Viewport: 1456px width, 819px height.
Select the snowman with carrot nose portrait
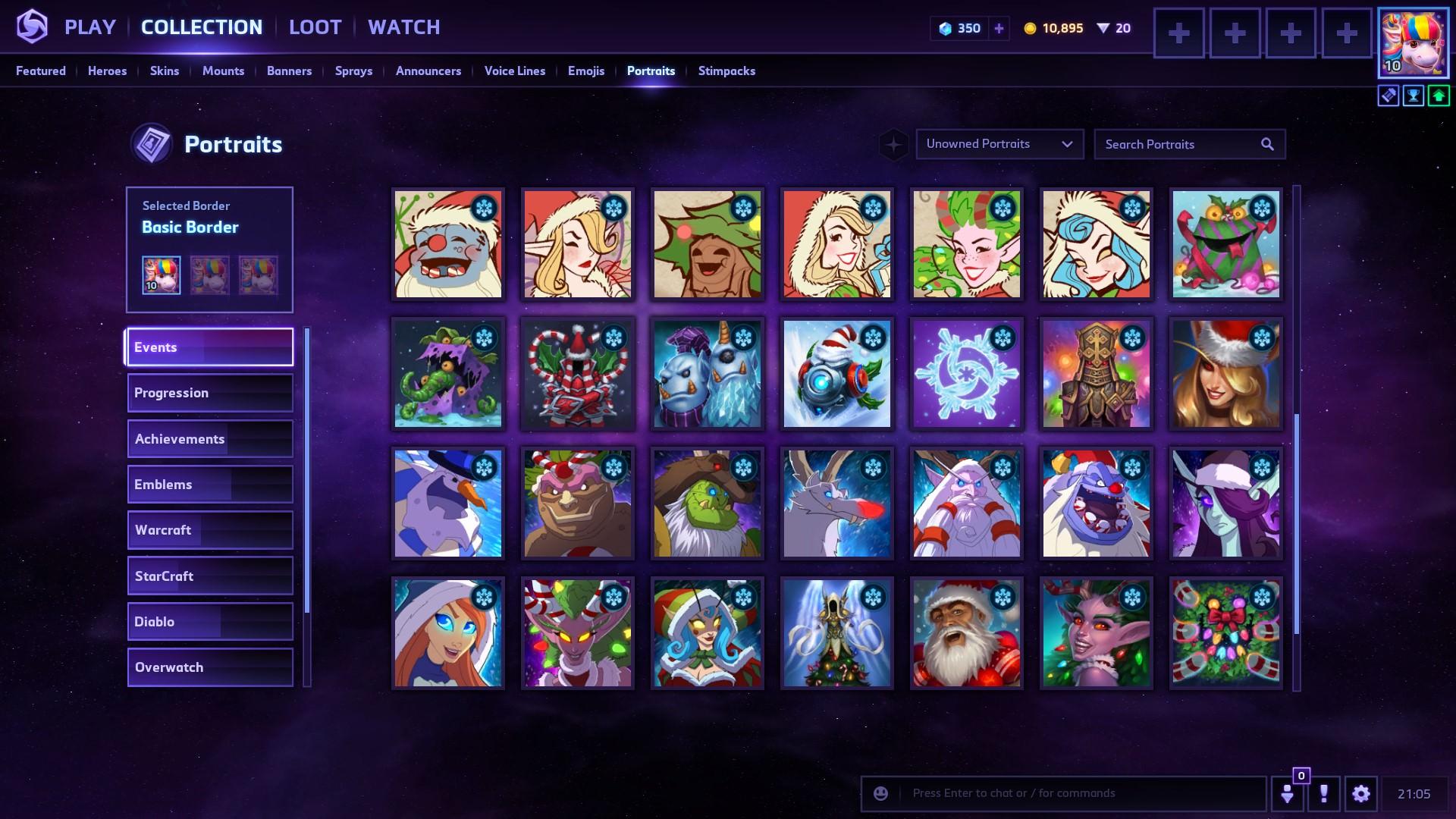(447, 504)
